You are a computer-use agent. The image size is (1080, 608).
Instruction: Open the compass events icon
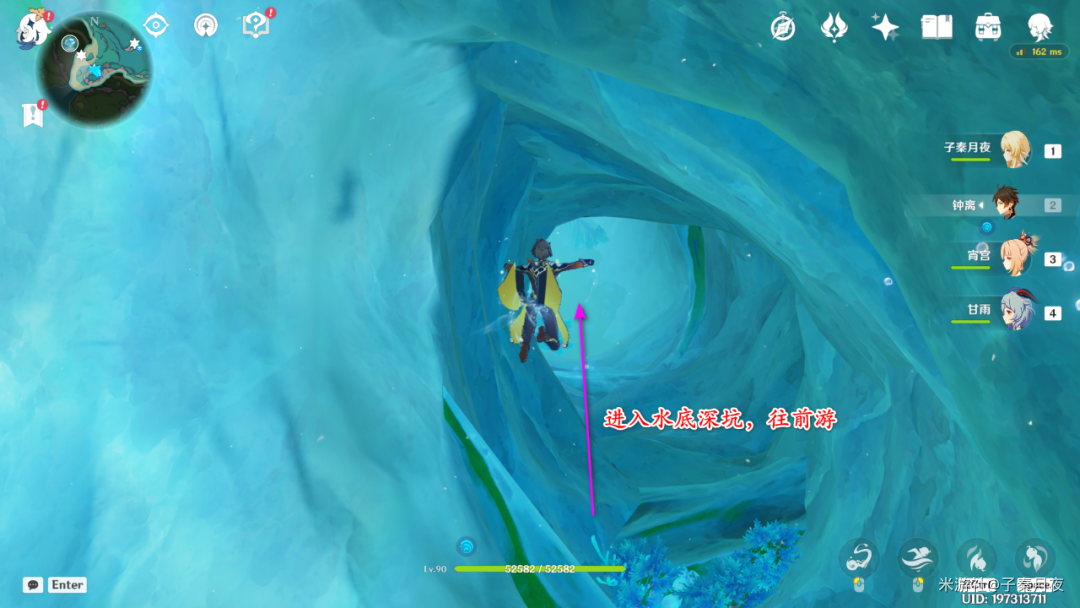[783, 27]
